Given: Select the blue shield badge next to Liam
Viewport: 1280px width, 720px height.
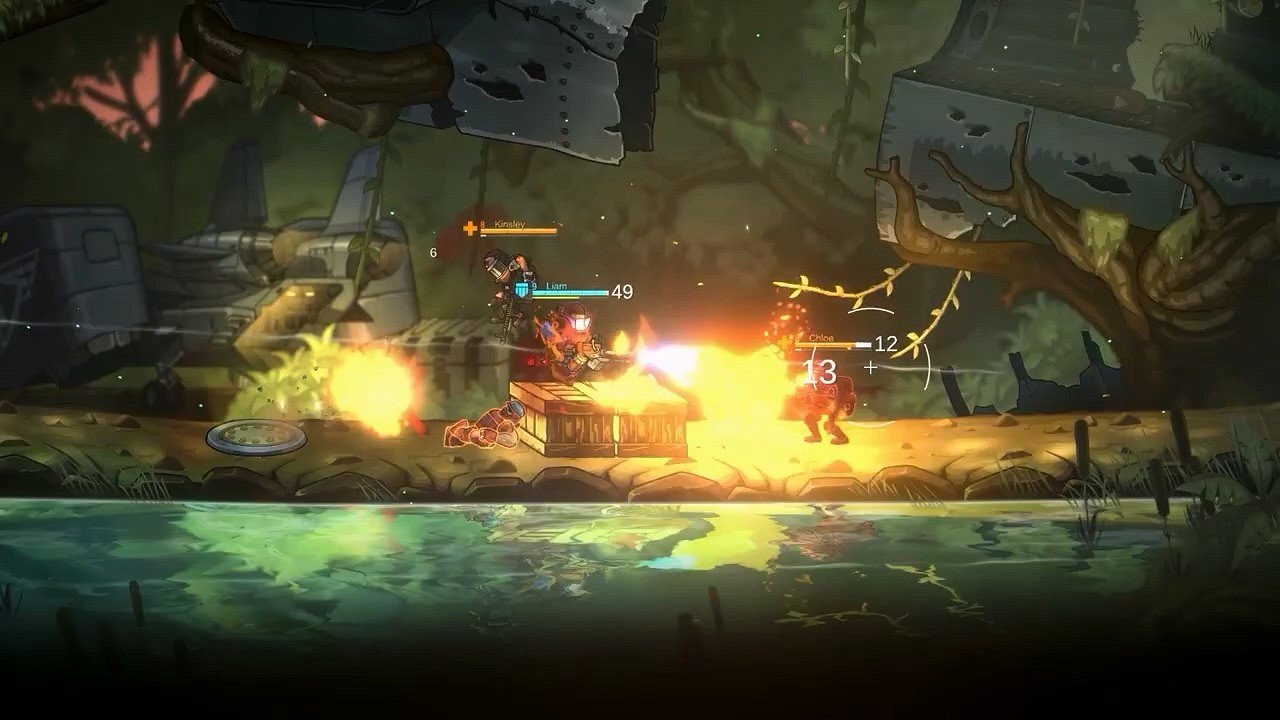Looking at the screenshot, I should tap(523, 289).
